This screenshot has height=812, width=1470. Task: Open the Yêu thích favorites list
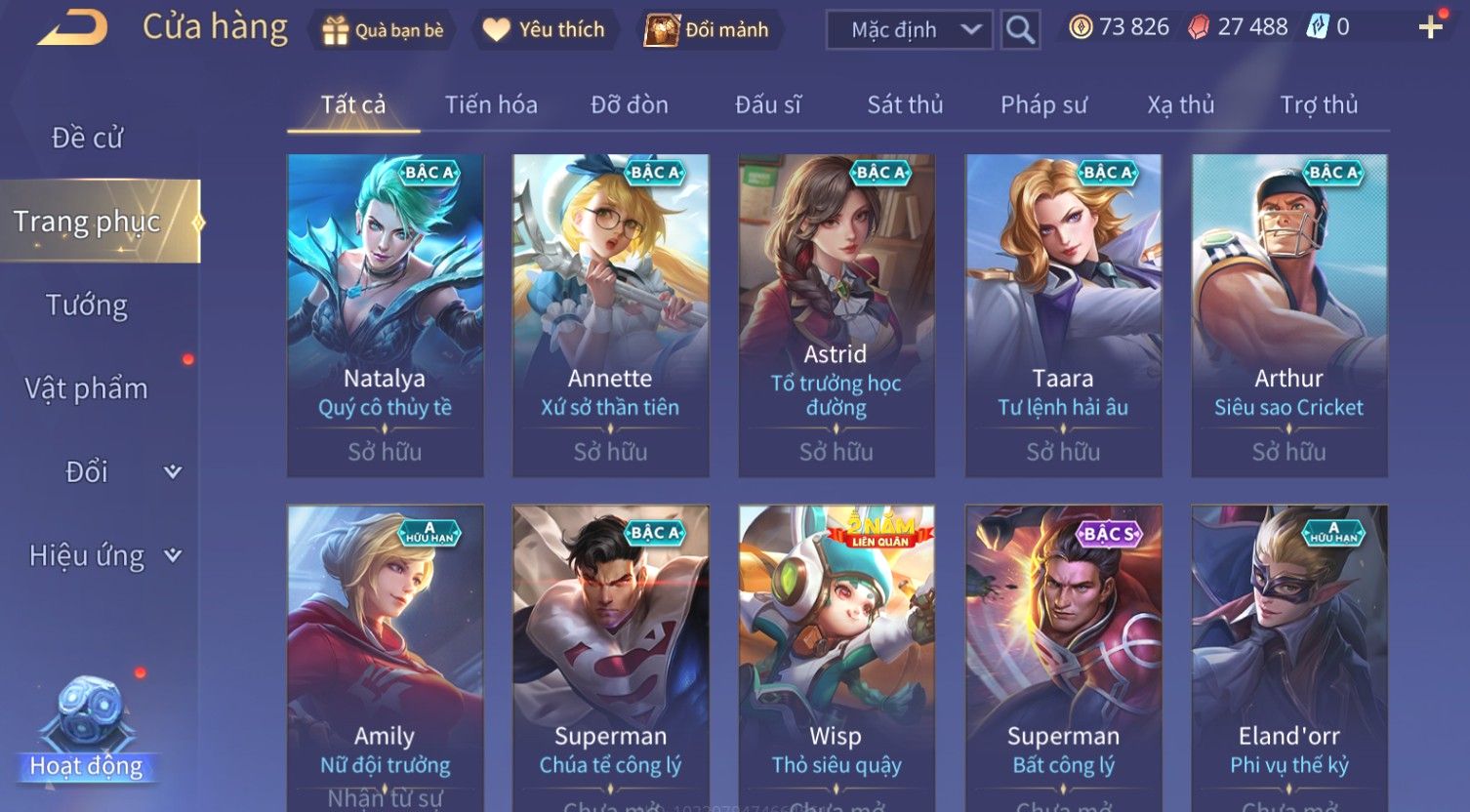tap(544, 30)
